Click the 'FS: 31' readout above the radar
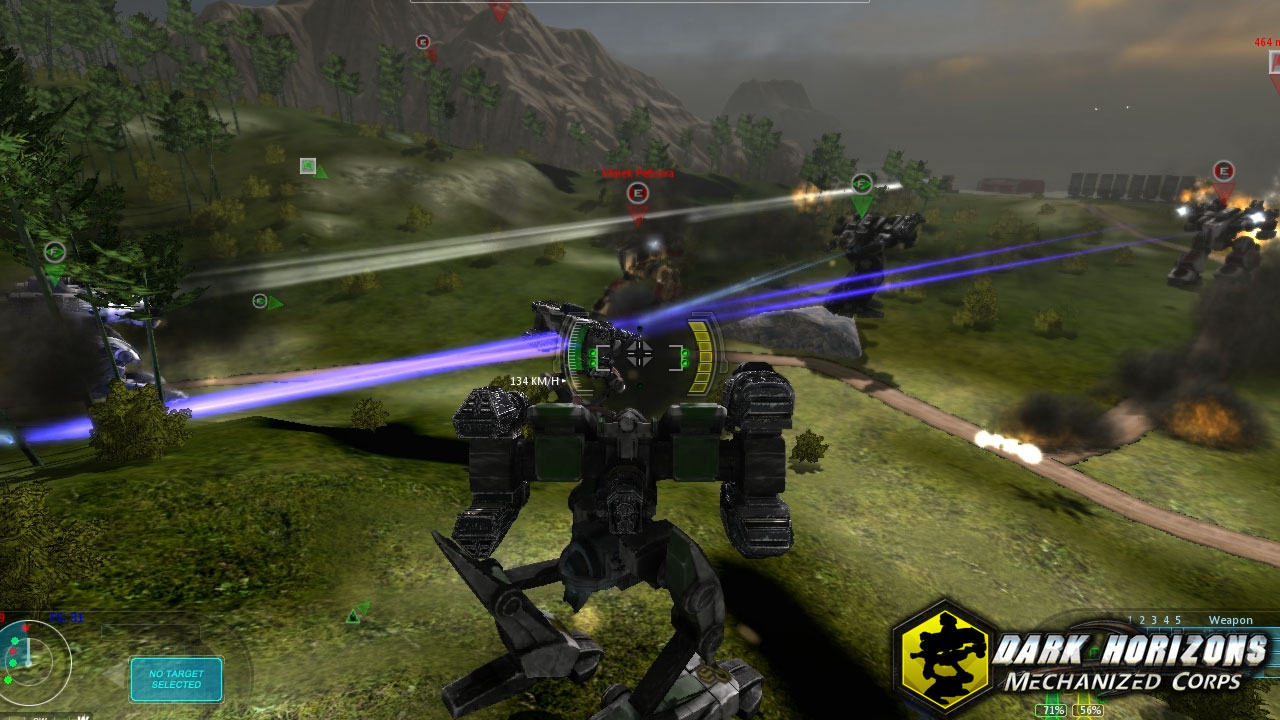The width and height of the screenshot is (1280, 720). (64, 617)
